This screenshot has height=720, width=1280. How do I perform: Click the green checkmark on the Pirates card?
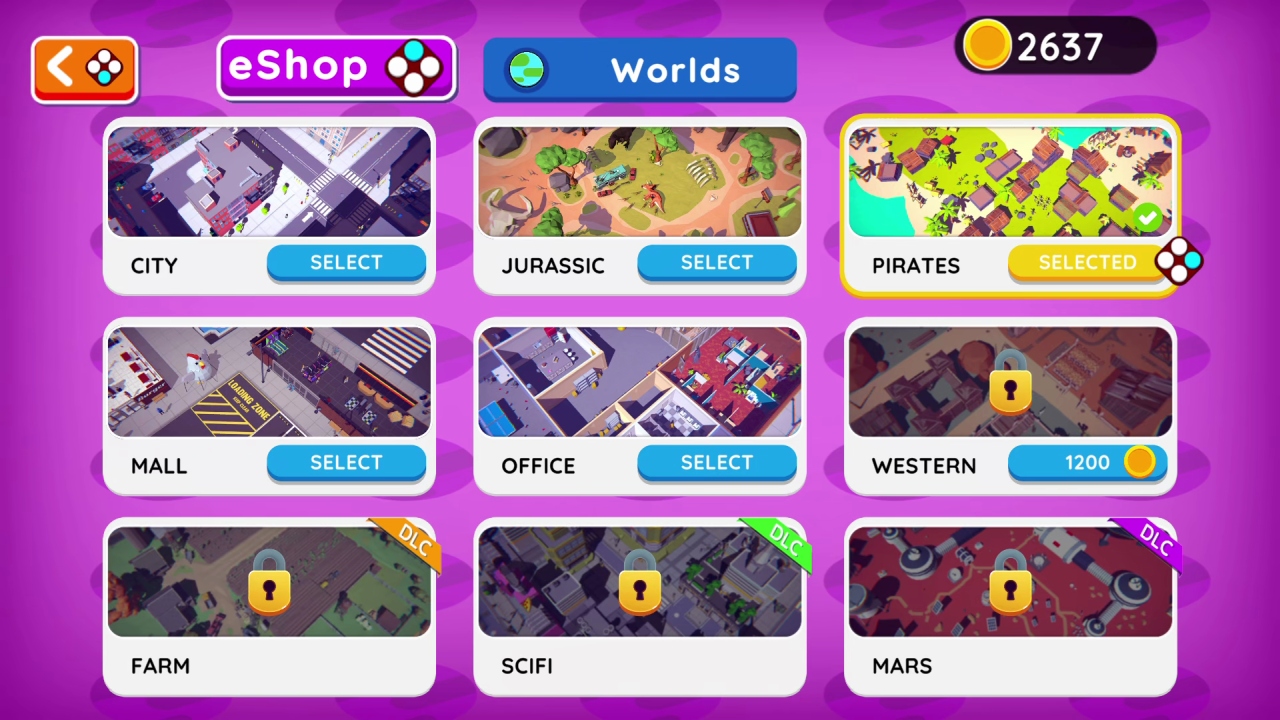[x=1147, y=217]
